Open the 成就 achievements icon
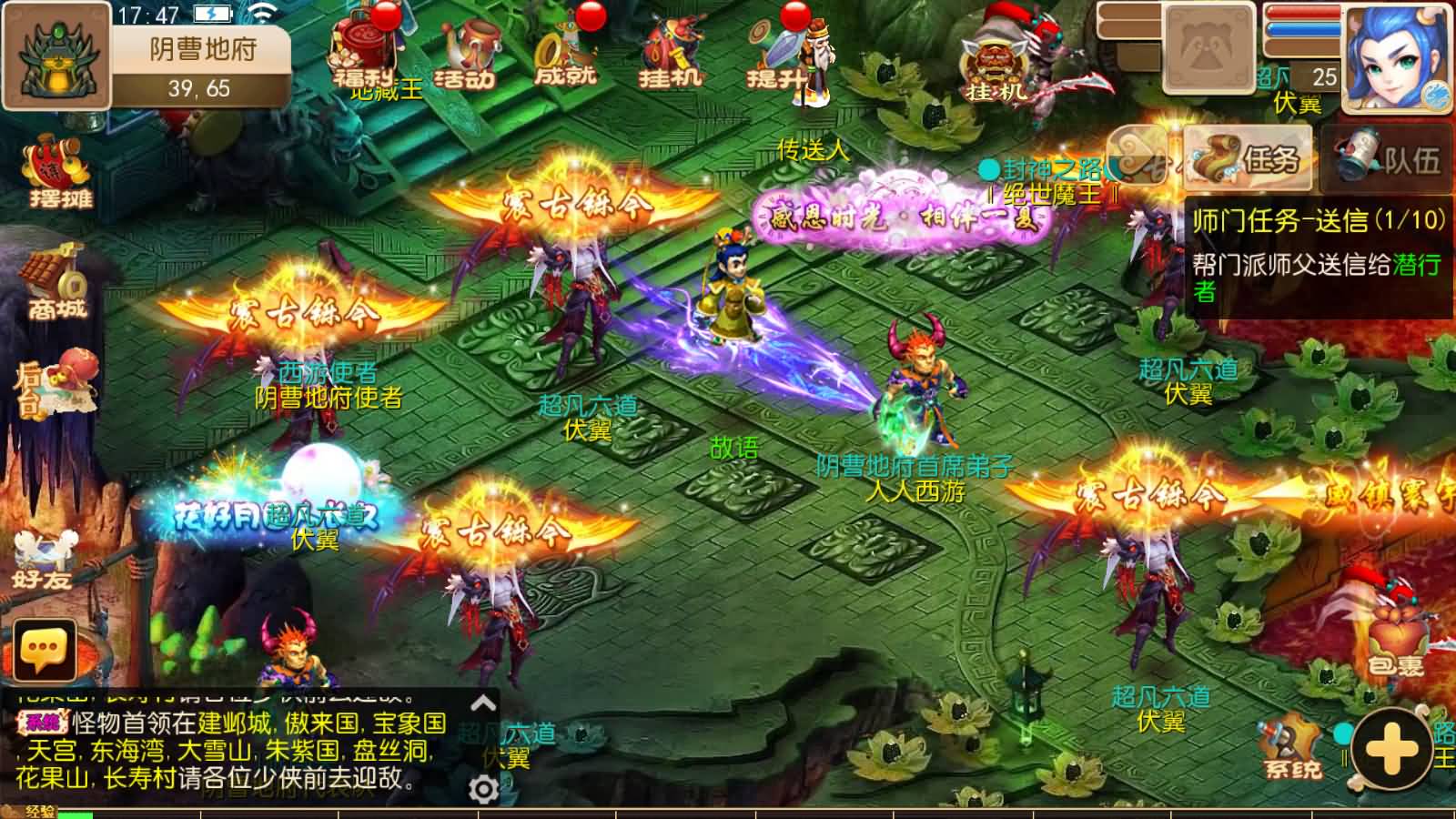The image size is (1456, 819). (x=565, y=50)
